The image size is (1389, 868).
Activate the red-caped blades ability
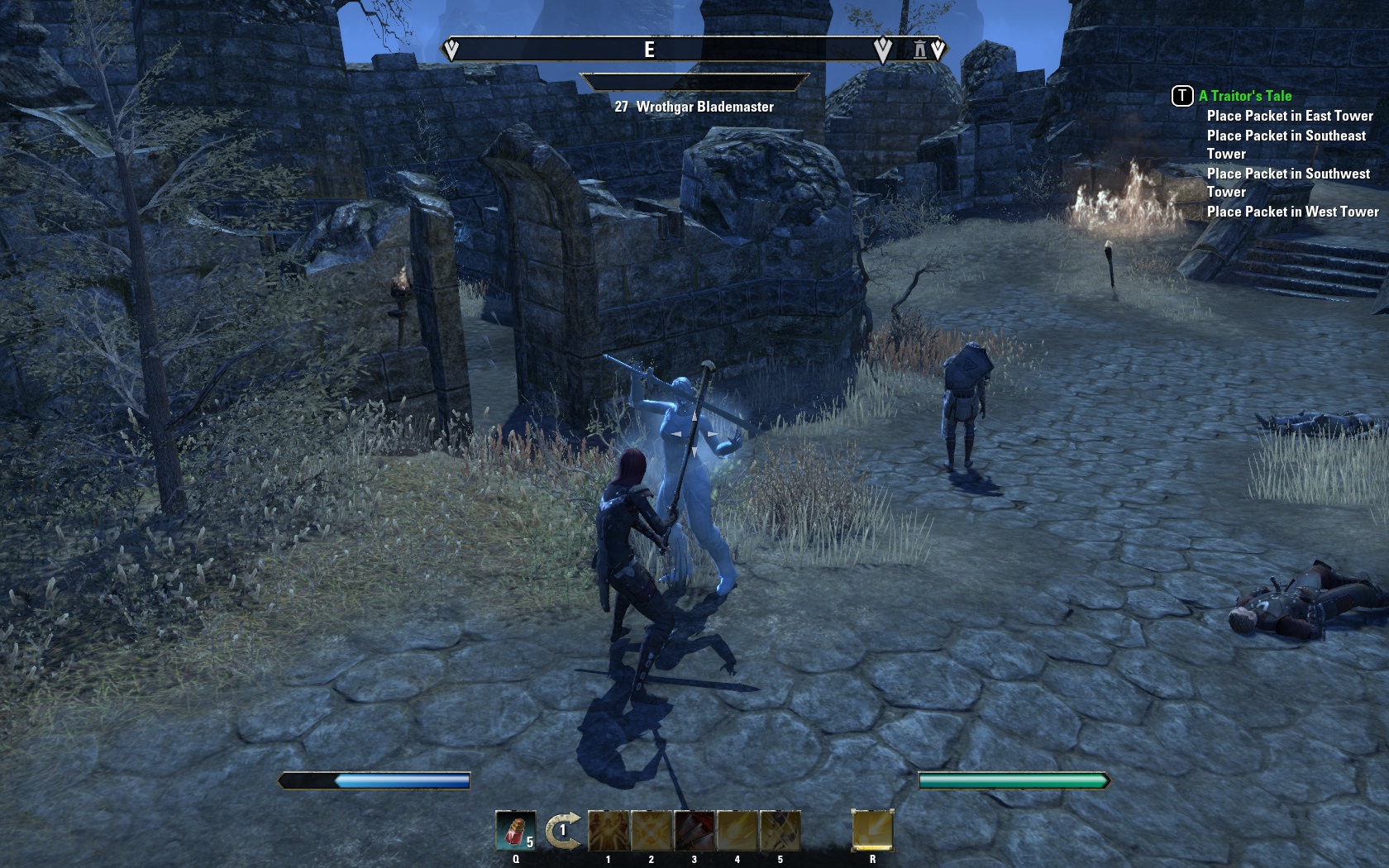coord(694,831)
